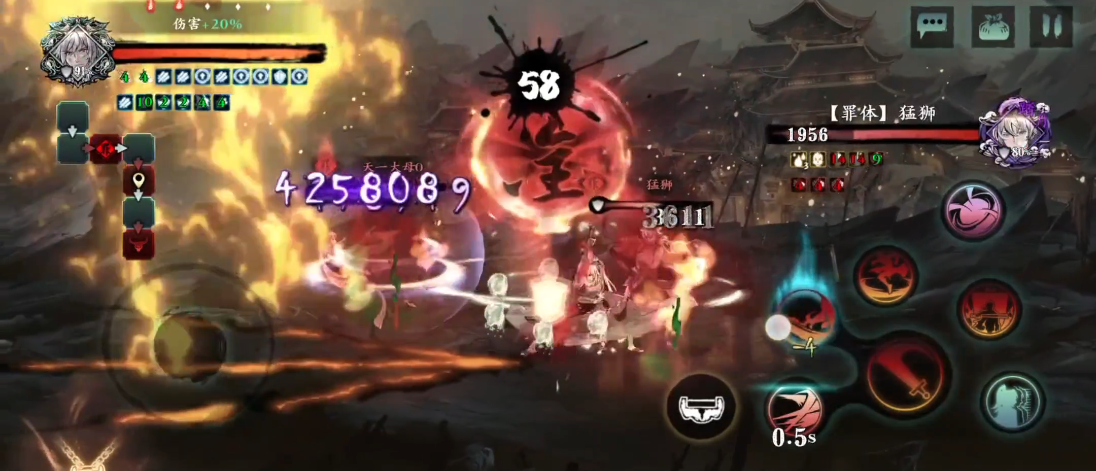Use the orange leaping-figure skill

tap(886, 275)
